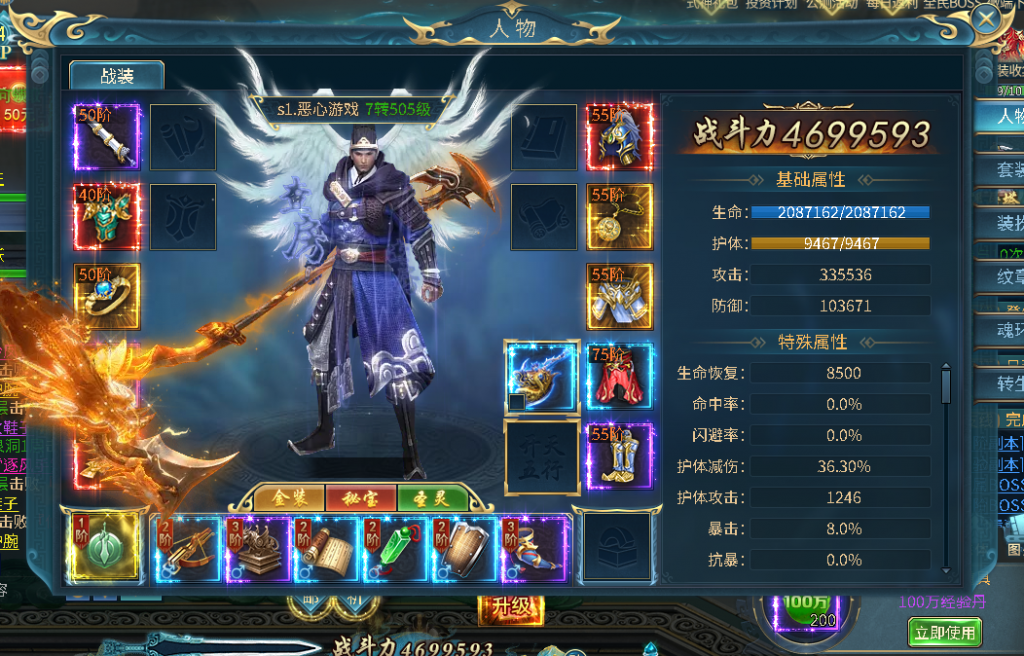Inspect the 2阶 scroll slot

tap(327, 548)
